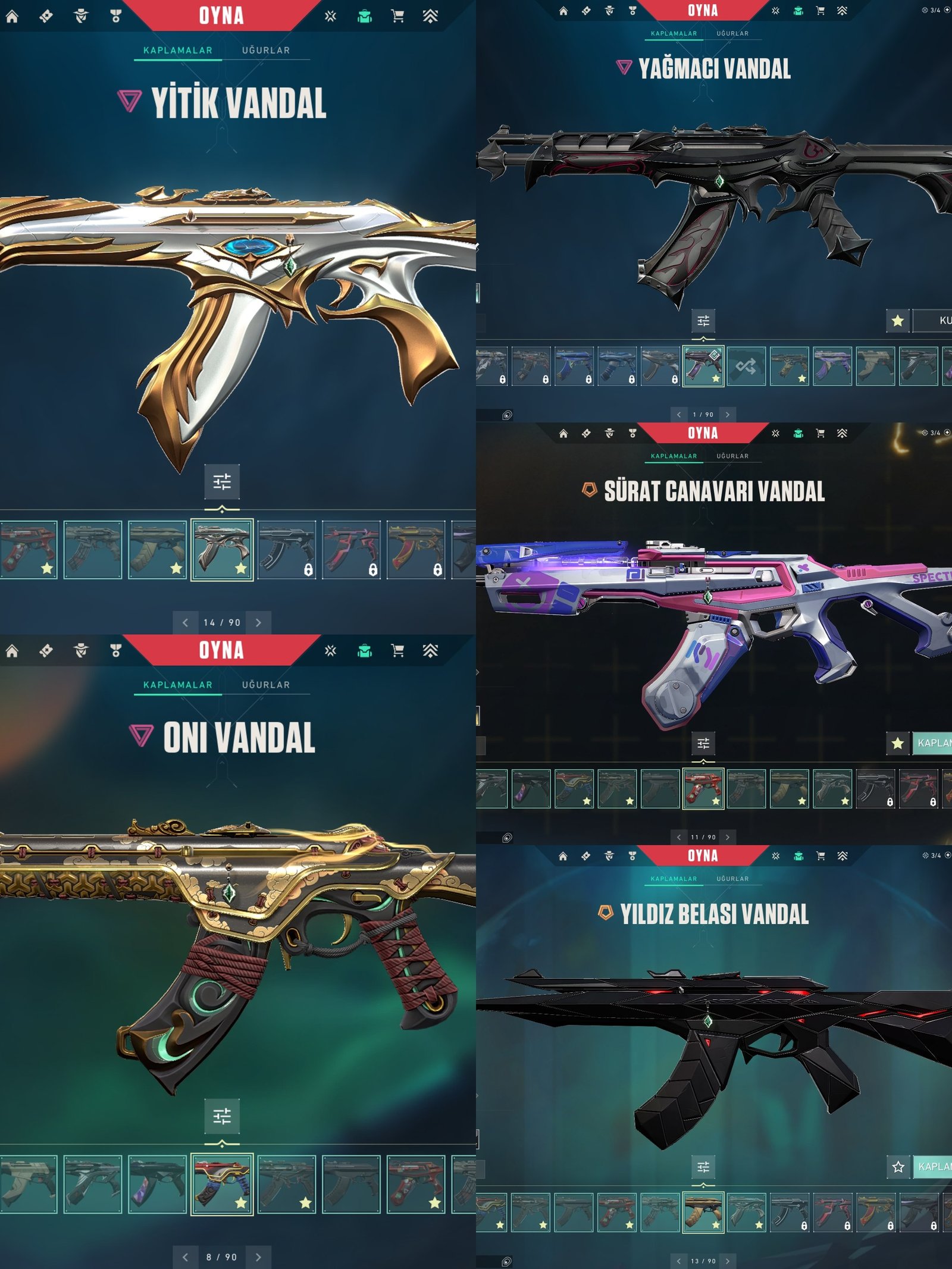Go to previous page before 8 / 90
952x1269 pixels.
point(185,1257)
